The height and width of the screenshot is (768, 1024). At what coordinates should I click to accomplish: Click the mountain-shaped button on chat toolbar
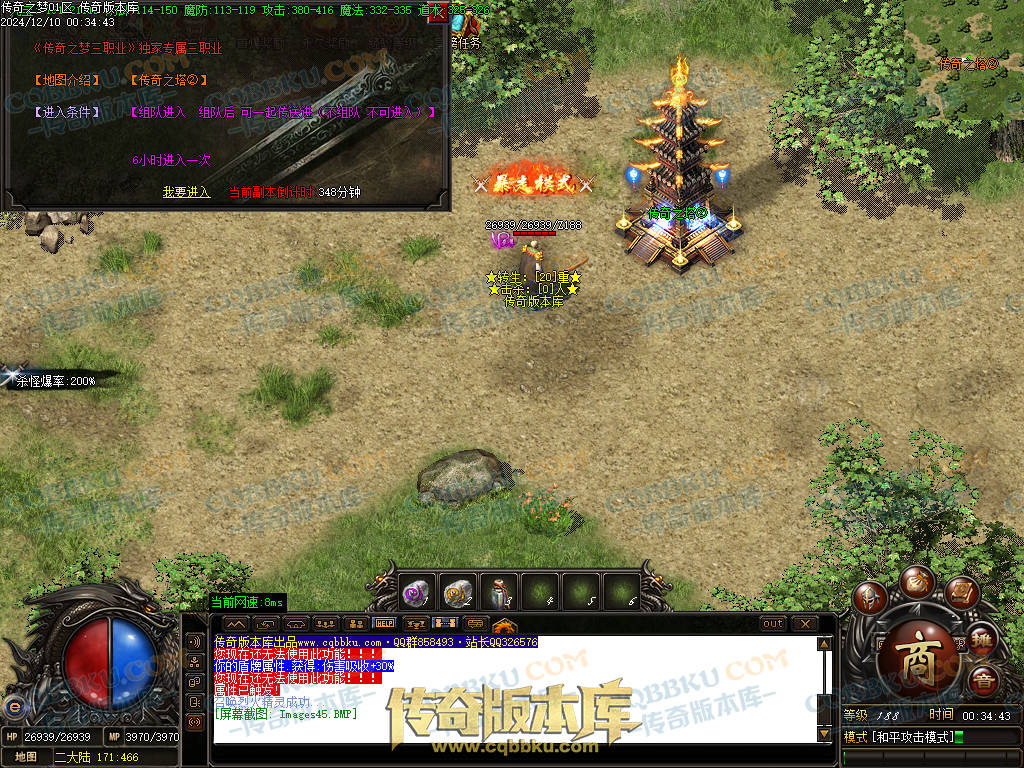pyautogui.click(x=235, y=624)
